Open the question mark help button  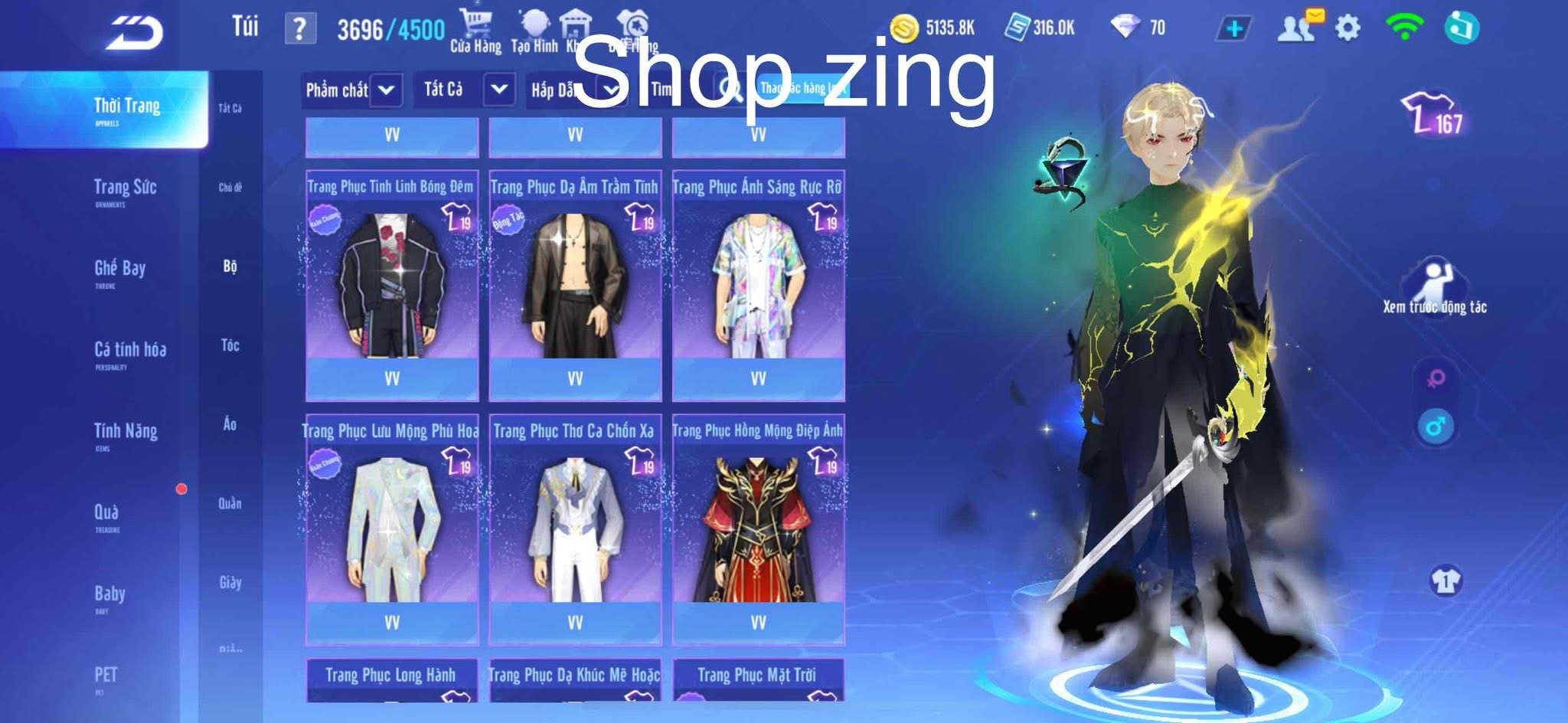pos(299,28)
